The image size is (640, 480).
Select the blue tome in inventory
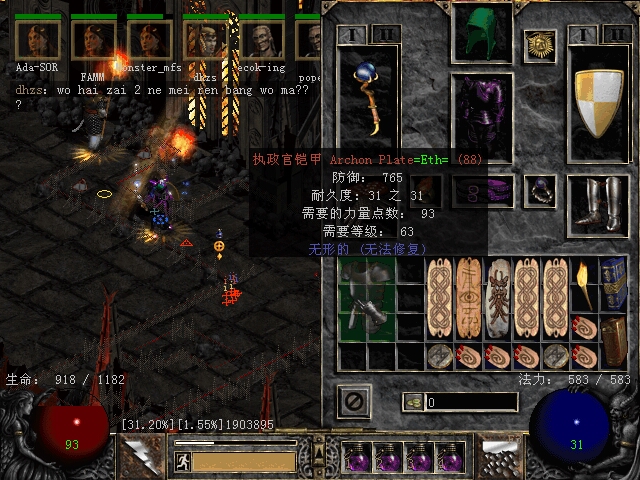pyautogui.click(x=613, y=283)
